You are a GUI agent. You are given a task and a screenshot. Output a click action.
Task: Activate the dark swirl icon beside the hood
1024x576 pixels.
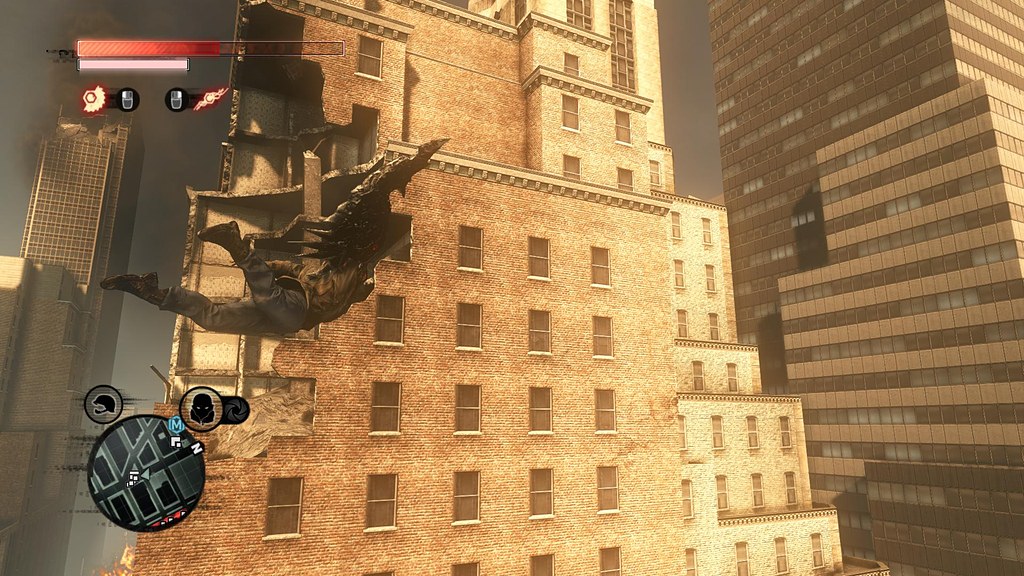(x=236, y=411)
